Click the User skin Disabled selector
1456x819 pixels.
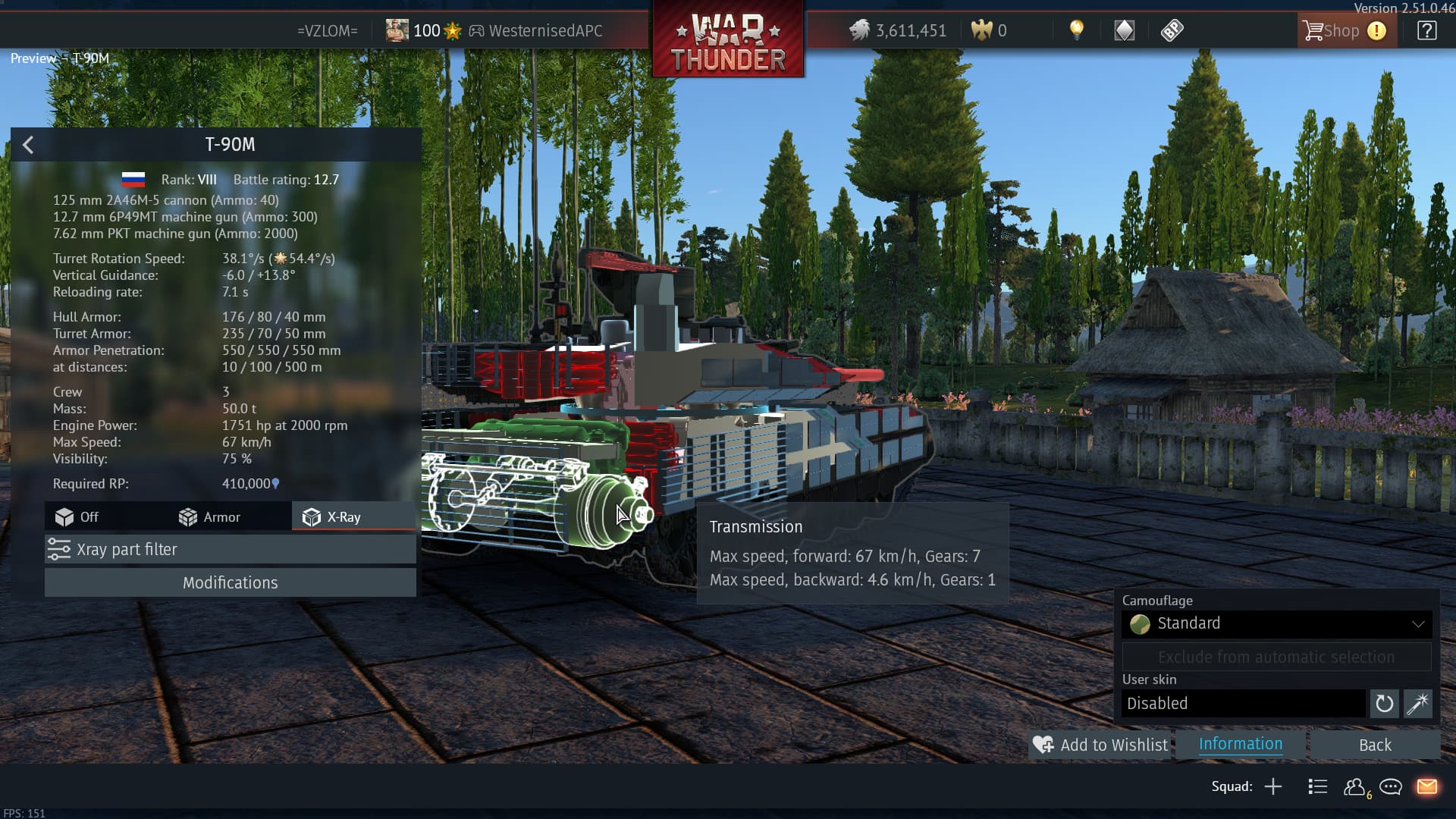tap(1244, 703)
